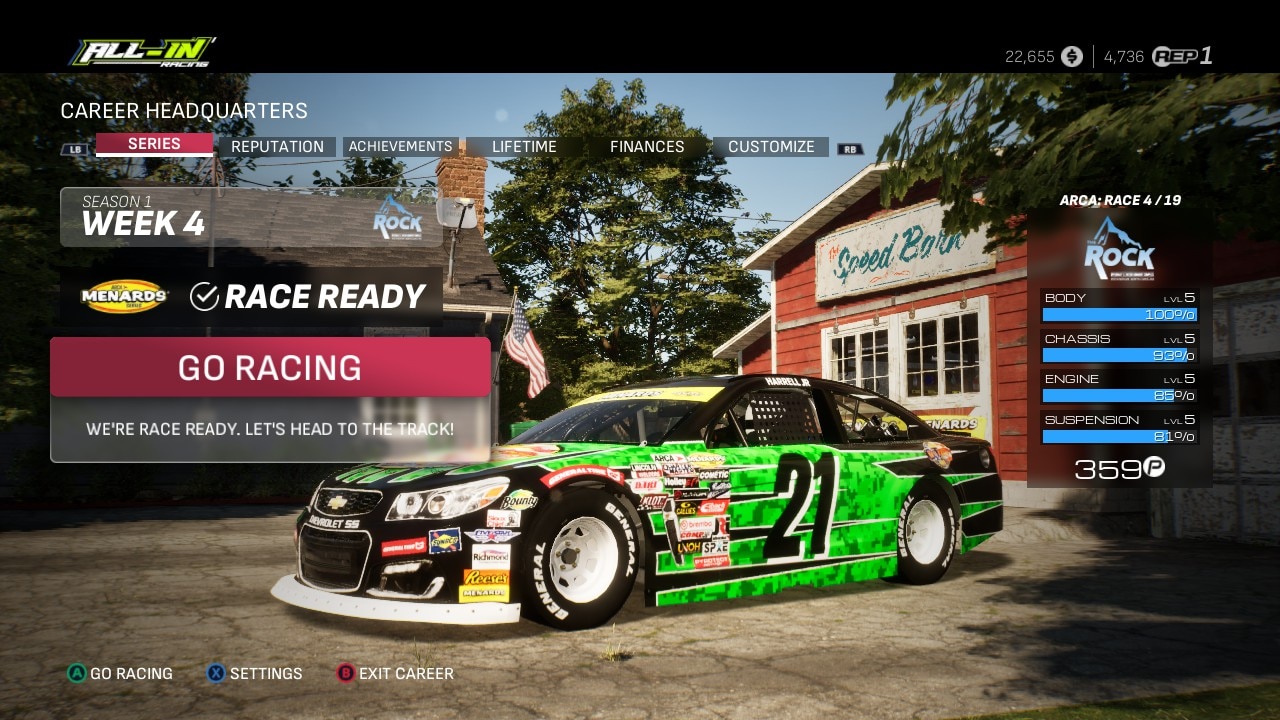Image resolution: width=1280 pixels, height=720 pixels.
Task: Open the Reputation tab
Action: tap(277, 146)
